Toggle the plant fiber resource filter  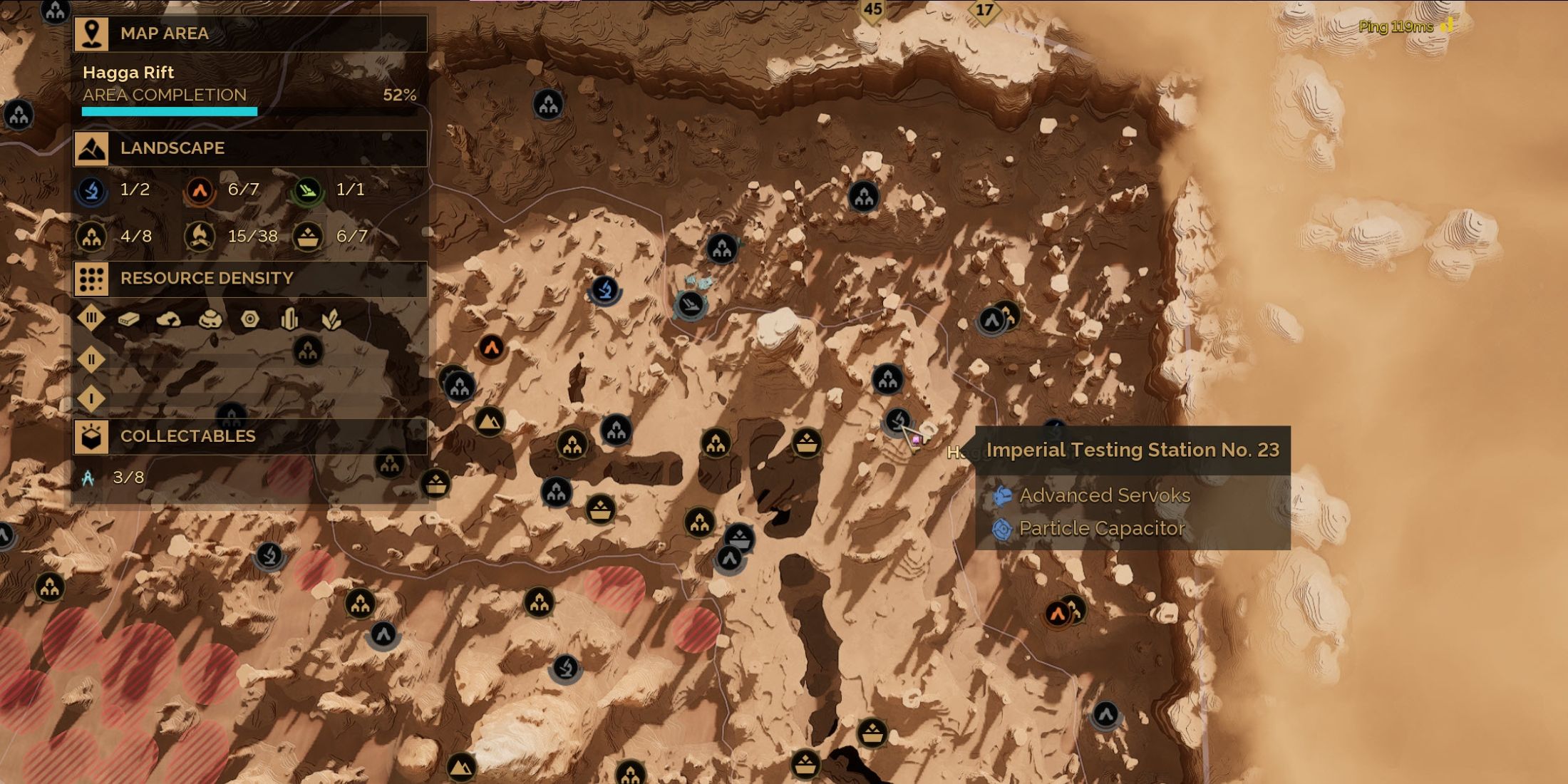(331, 319)
